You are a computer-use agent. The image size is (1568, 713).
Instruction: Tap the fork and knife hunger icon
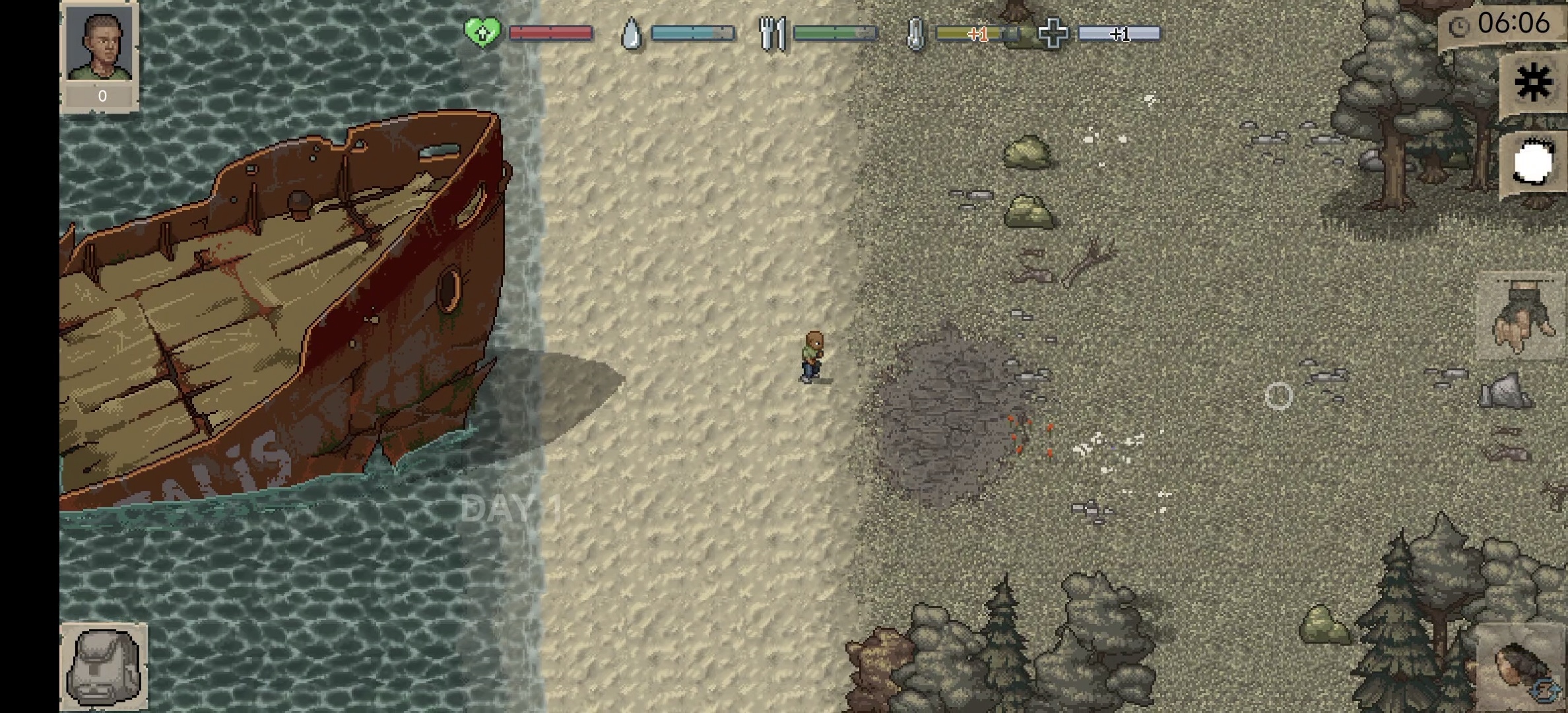pyautogui.click(x=771, y=33)
